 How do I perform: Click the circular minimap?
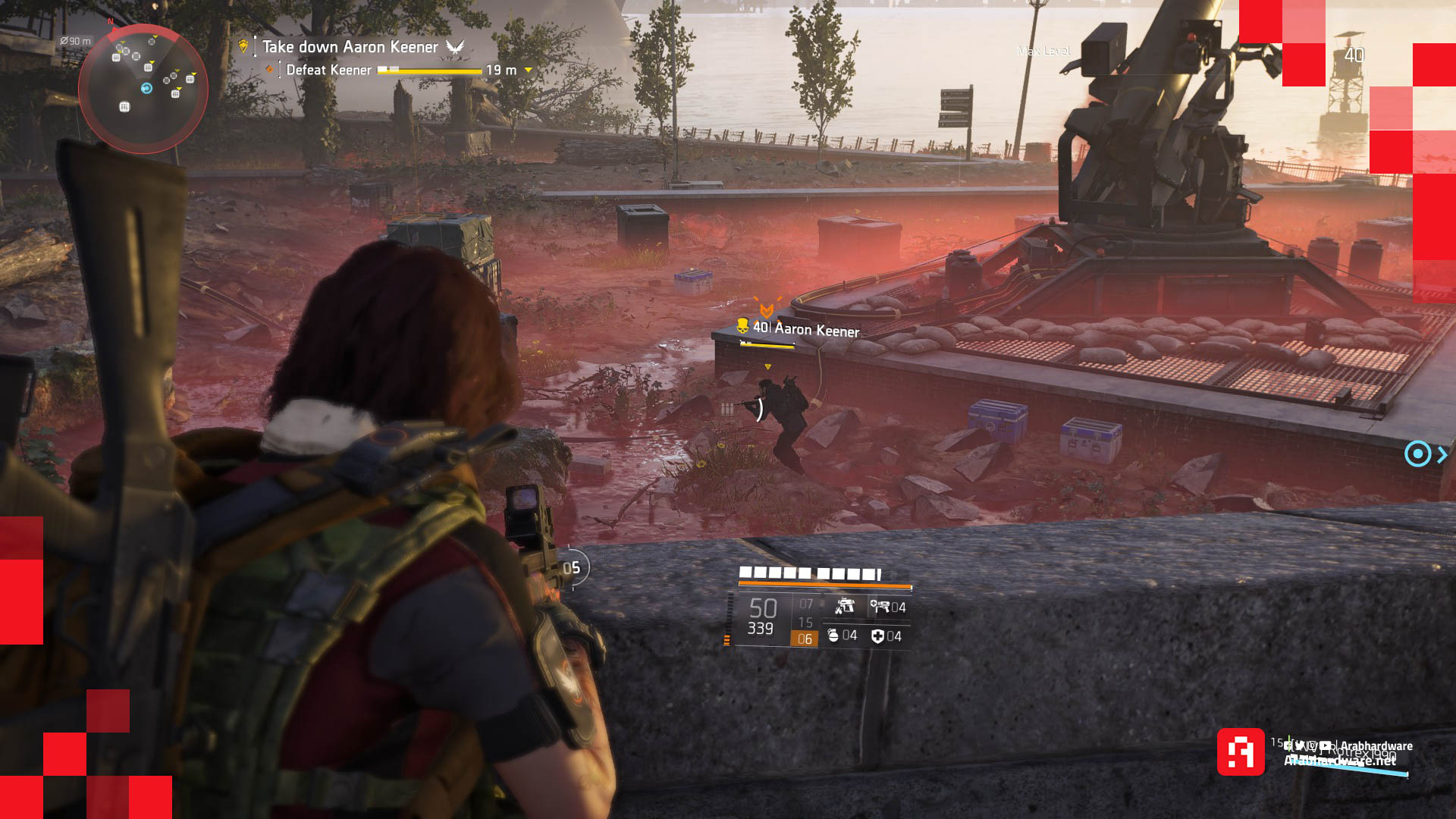143,89
